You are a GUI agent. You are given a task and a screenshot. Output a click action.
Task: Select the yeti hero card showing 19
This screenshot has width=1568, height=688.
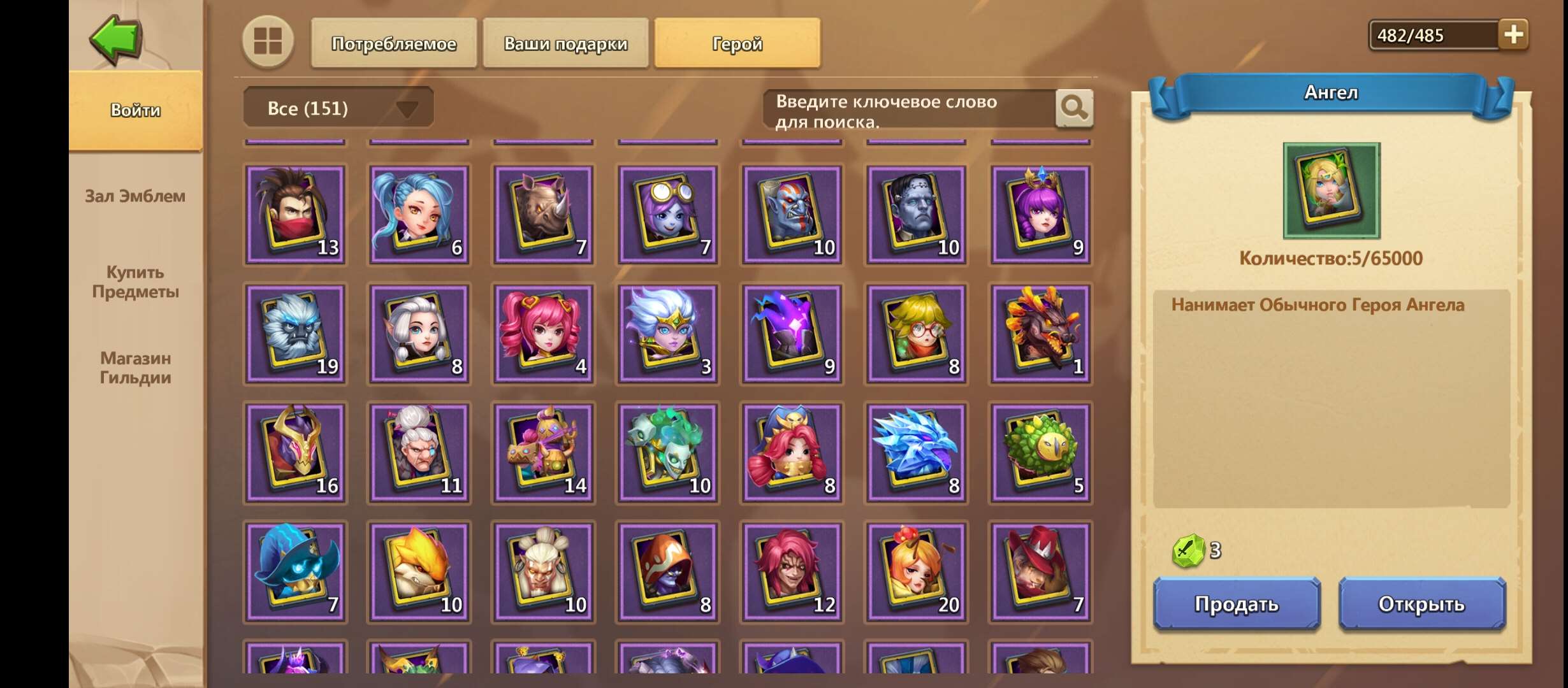point(295,333)
